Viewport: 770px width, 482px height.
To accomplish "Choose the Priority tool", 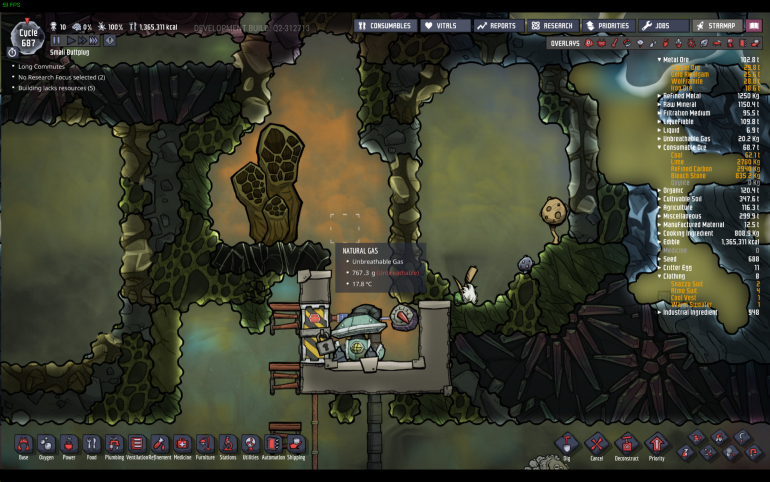I will [657, 445].
